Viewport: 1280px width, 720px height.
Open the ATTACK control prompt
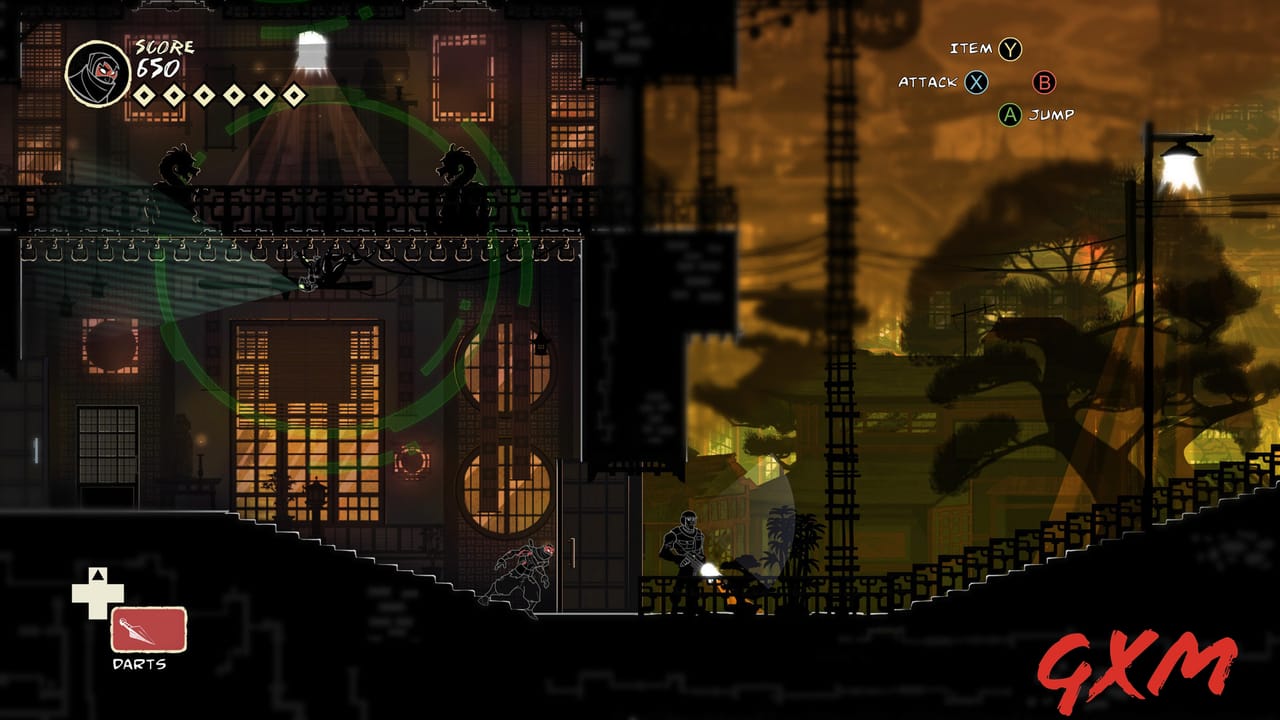(x=926, y=84)
